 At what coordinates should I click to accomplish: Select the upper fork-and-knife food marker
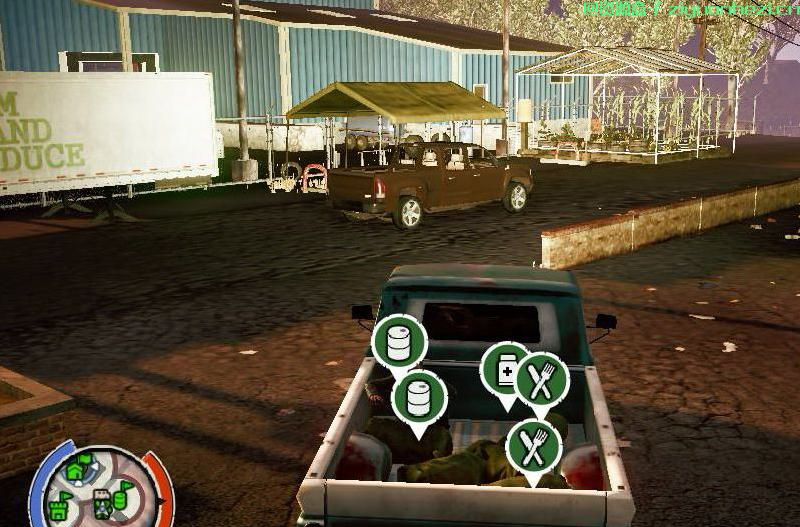(541, 380)
